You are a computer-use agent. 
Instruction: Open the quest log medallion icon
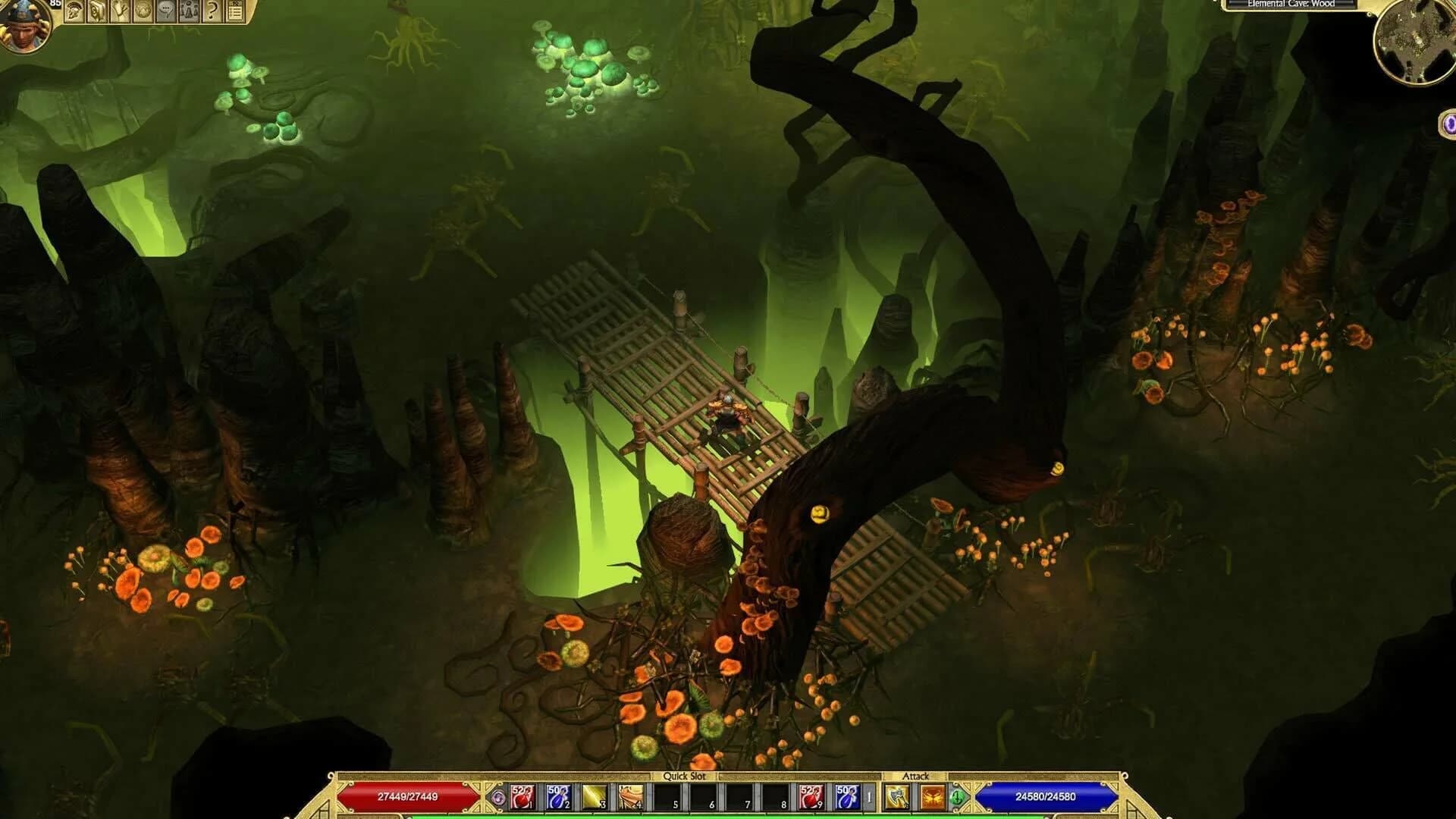click(143, 11)
